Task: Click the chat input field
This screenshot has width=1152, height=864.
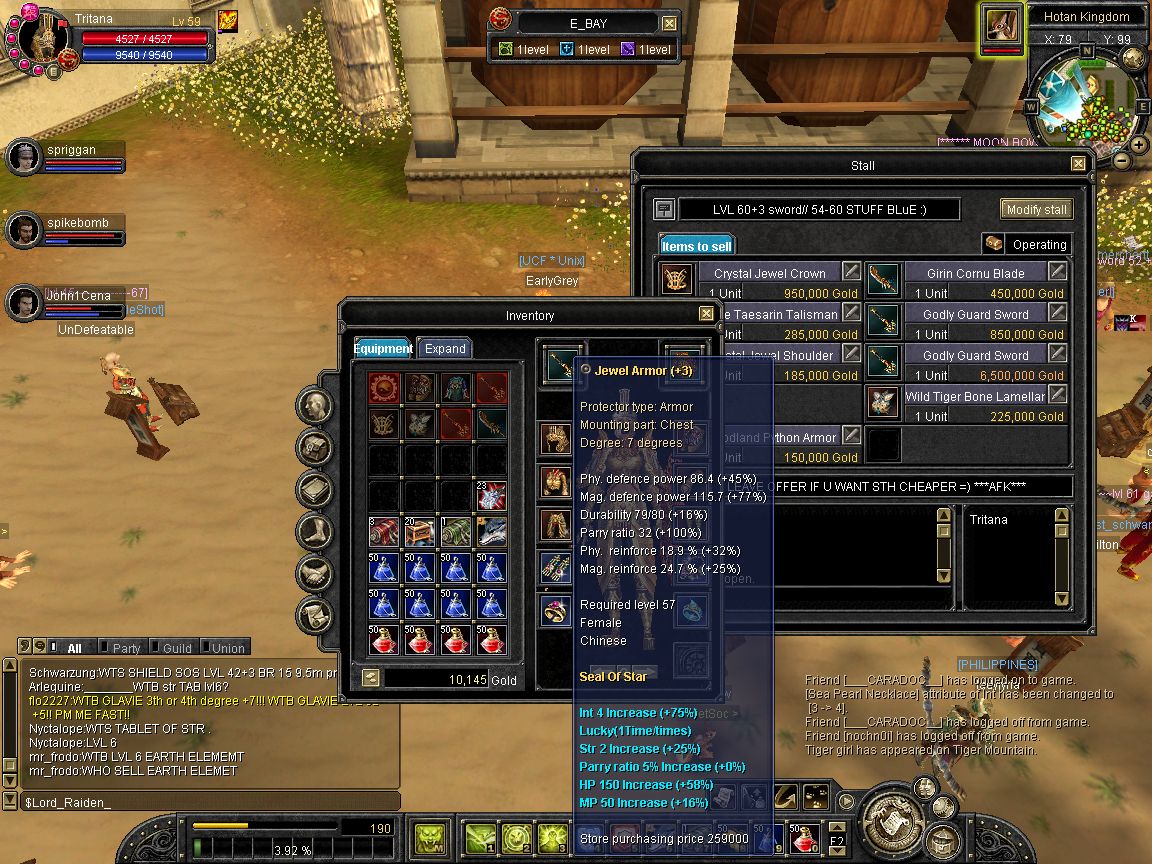Action: click(x=200, y=802)
